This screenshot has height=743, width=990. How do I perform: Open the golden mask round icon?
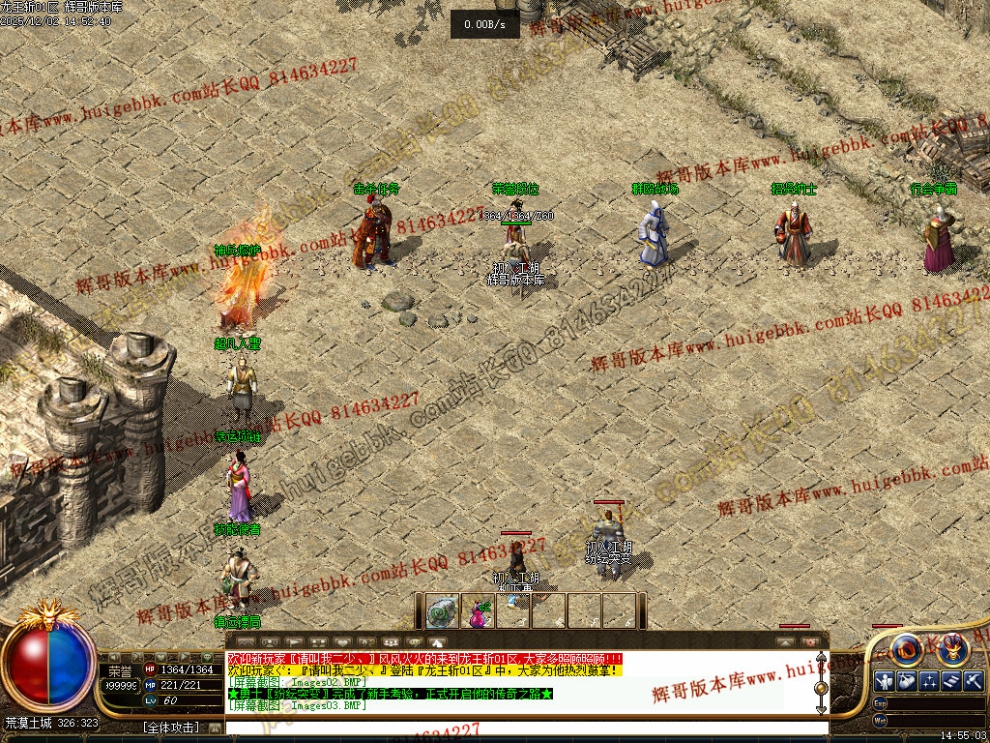tap(951, 650)
